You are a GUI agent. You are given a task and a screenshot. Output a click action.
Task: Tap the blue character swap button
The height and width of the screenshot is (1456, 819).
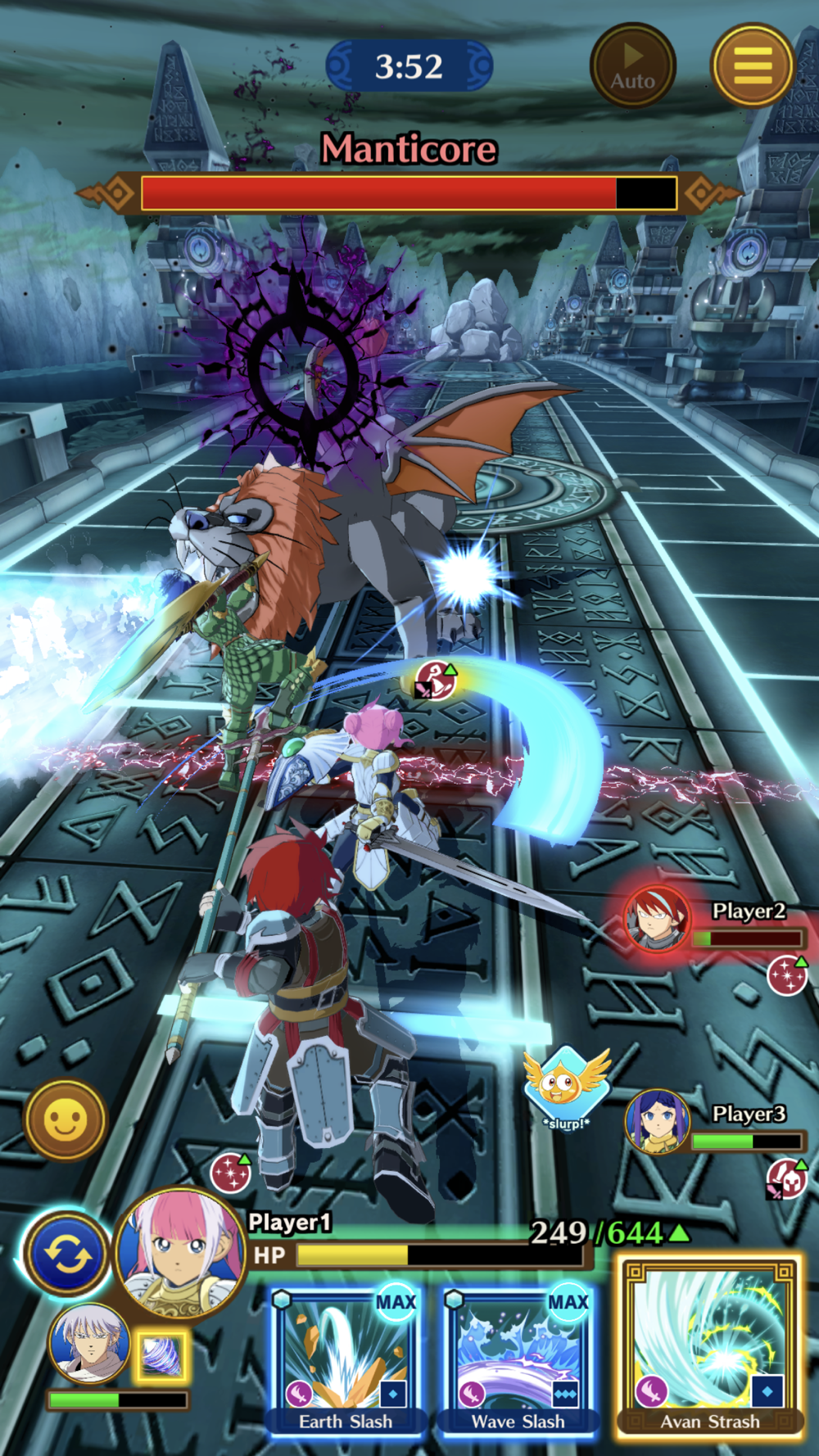pos(67,1254)
